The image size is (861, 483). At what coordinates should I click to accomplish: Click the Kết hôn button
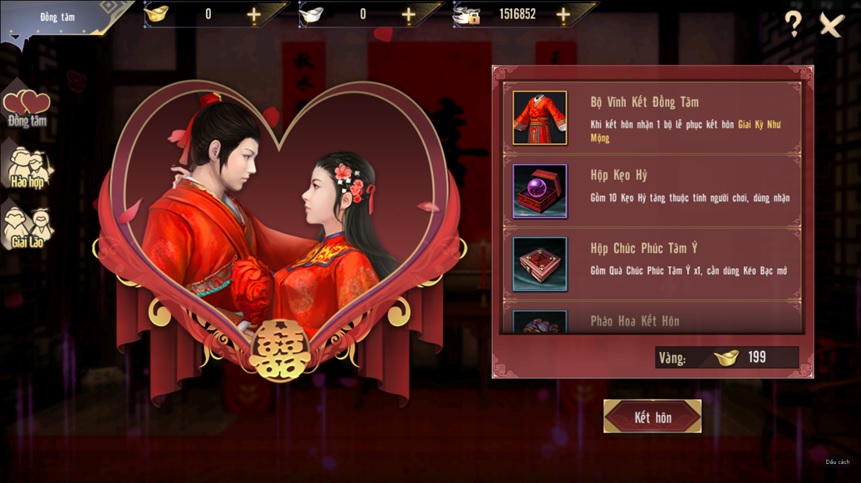[652, 417]
